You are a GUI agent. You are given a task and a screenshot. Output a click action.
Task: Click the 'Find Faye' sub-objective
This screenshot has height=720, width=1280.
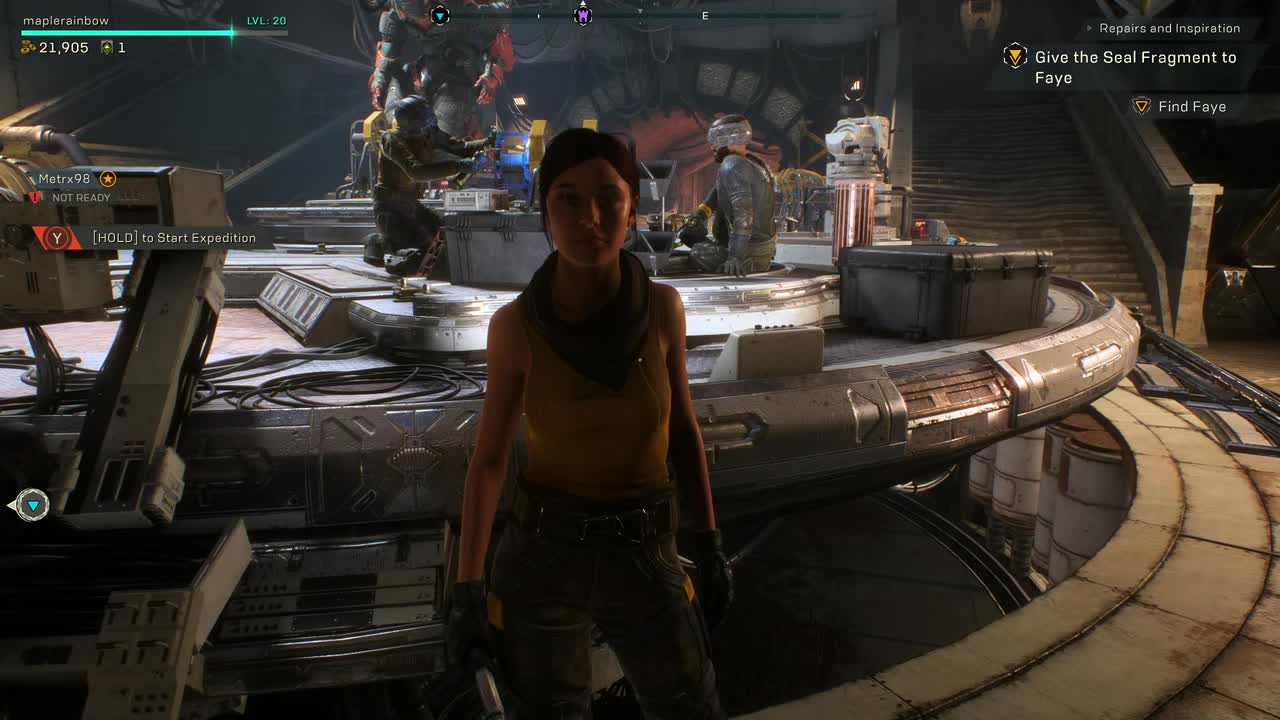1191,106
